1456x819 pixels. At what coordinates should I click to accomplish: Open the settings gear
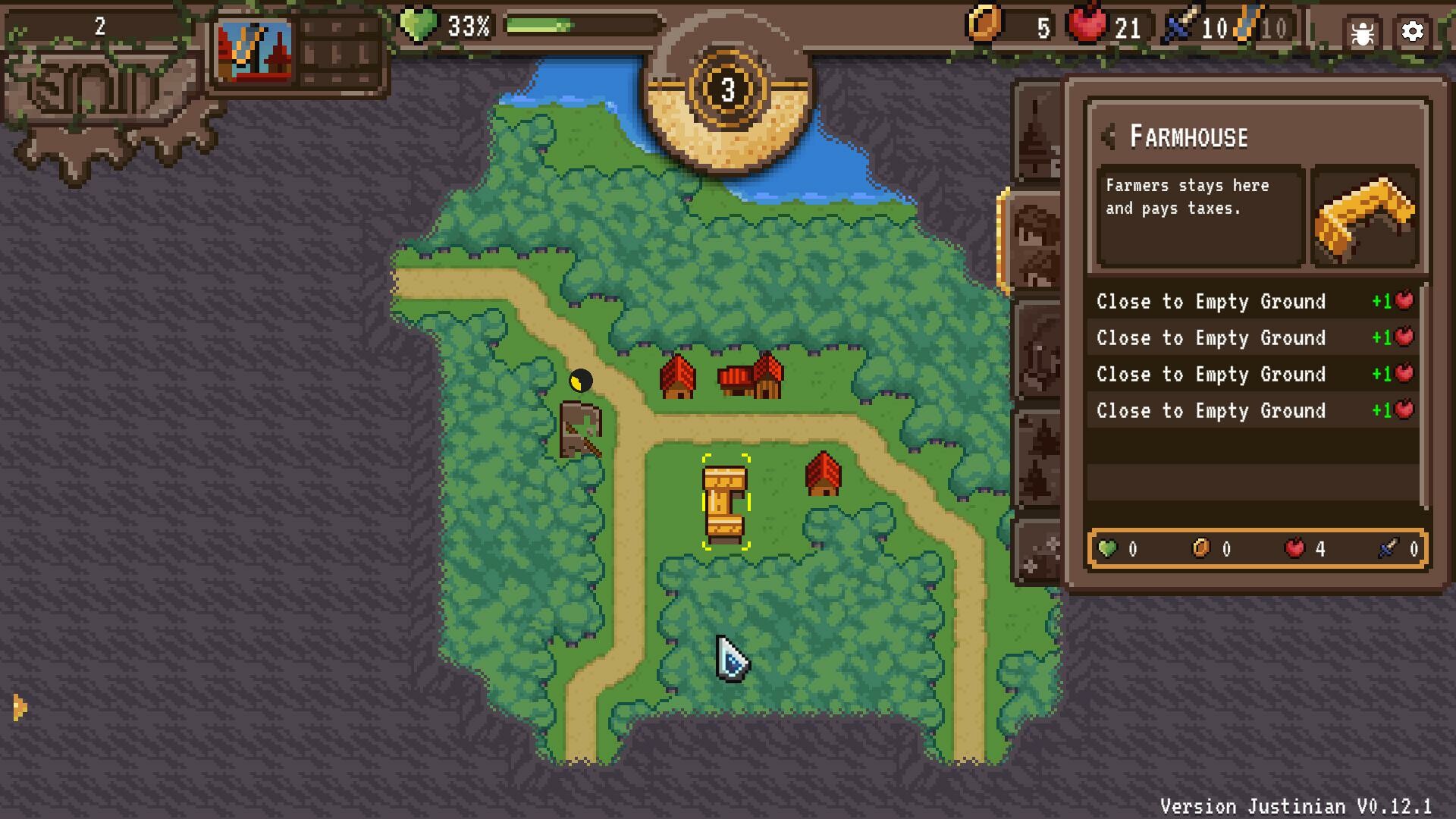tap(1412, 32)
